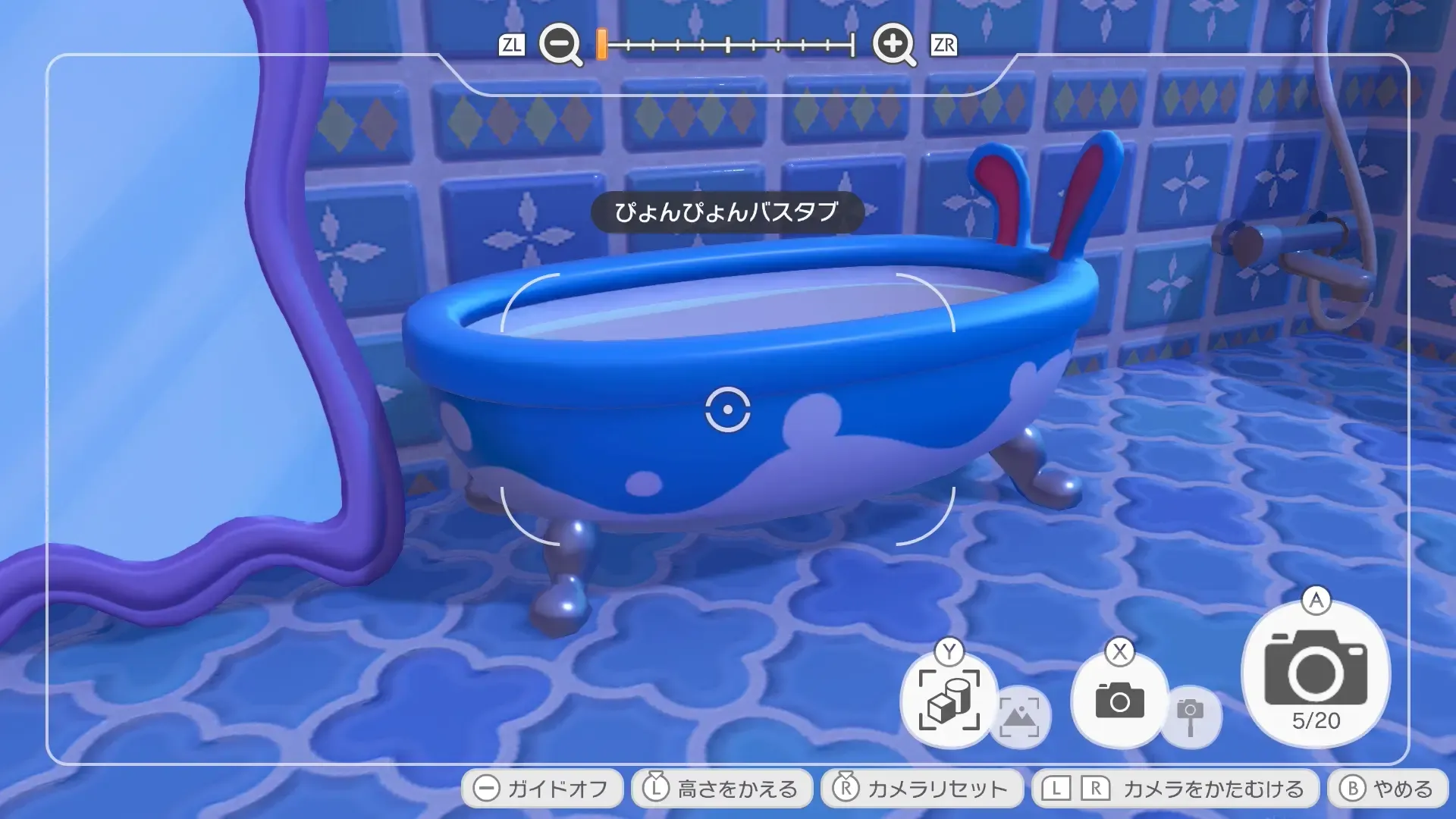Click the minus icon in ガイドオフ button
Viewport: 1456px width, 819px height.
click(x=485, y=787)
